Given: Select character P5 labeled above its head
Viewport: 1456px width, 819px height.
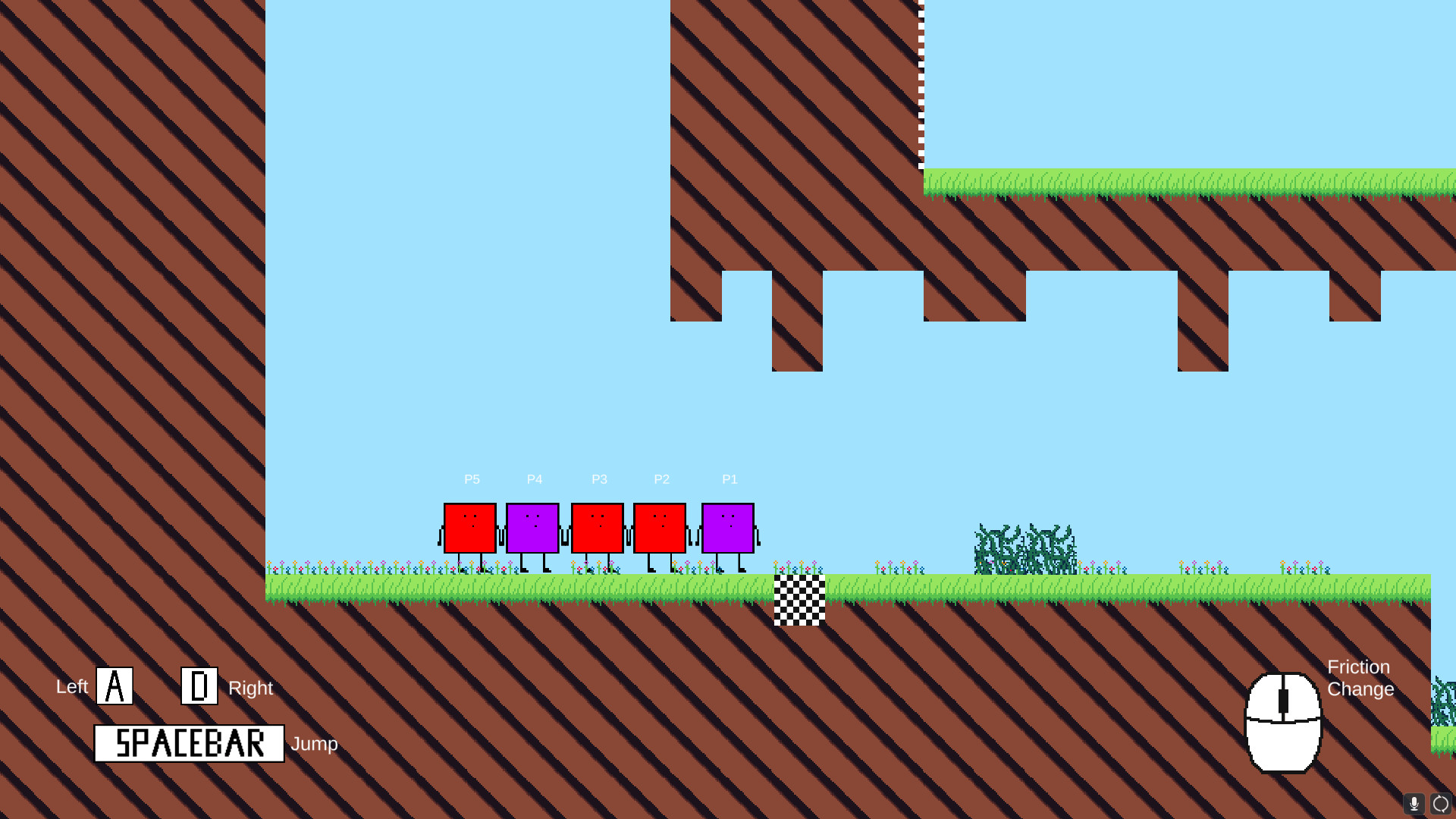Looking at the screenshot, I should point(471,479).
